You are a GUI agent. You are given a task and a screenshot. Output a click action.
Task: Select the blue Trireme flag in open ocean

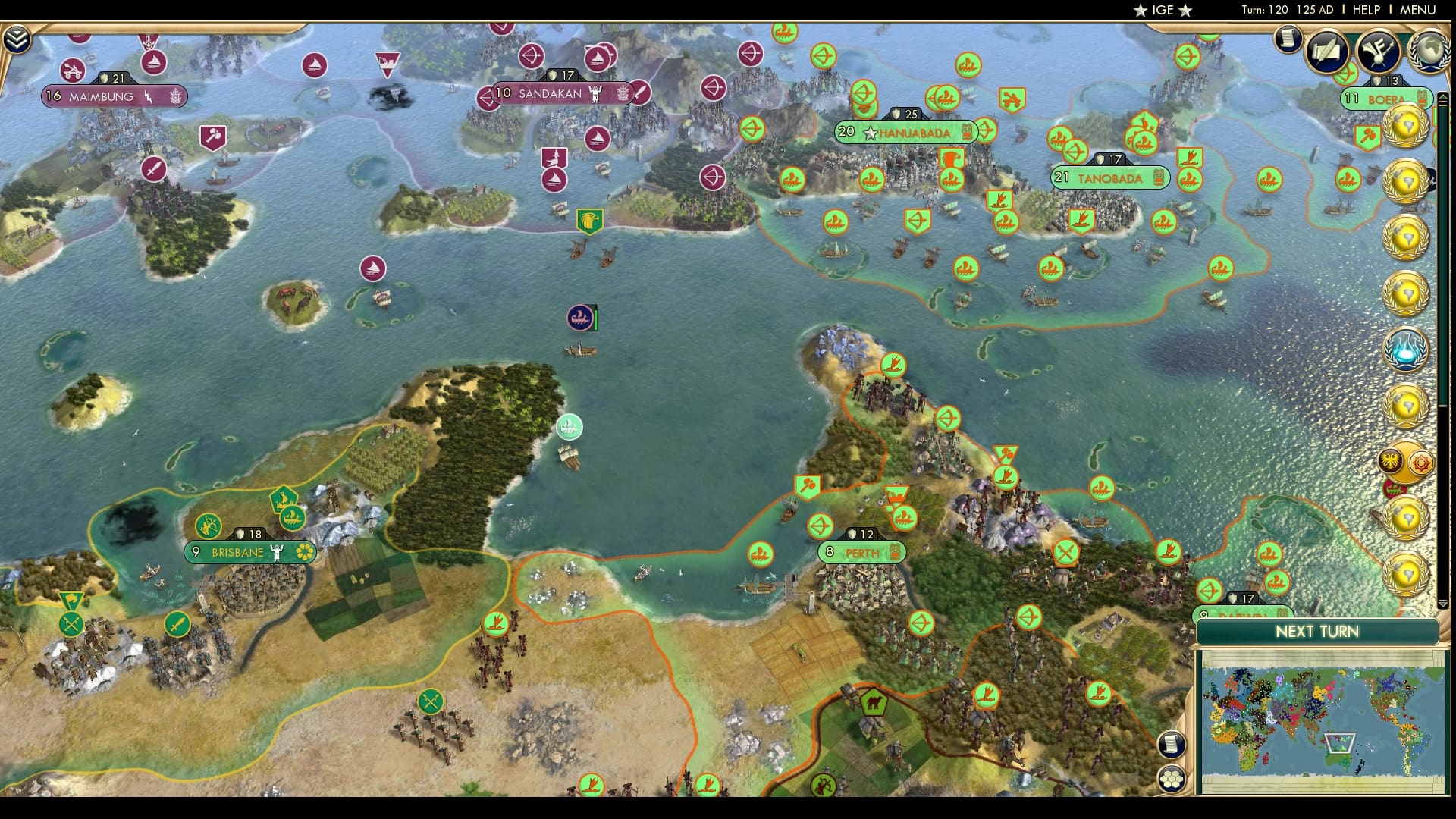pos(580,318)
